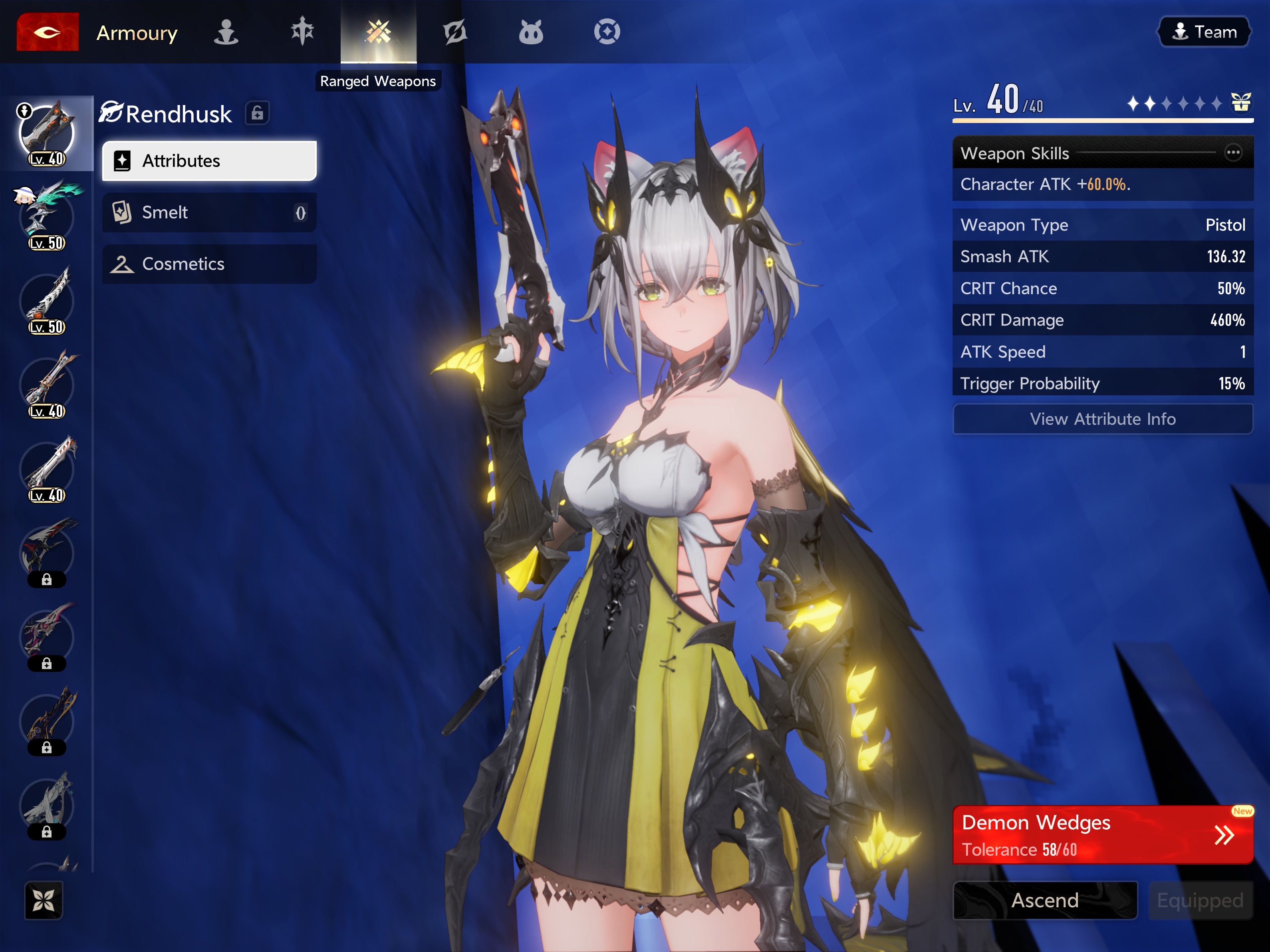Open the circular wheel tab
1270x952 pixels.
pos(607,32)
